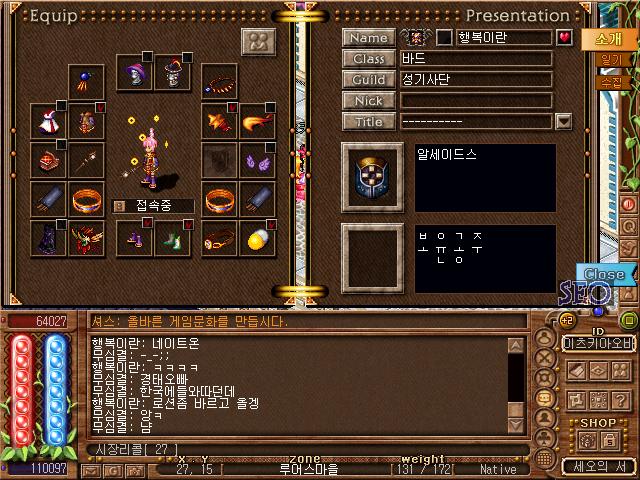Click the red heart button beside the name
The height and width of the screenshot is (480, 640).
(x=564, y=38)
